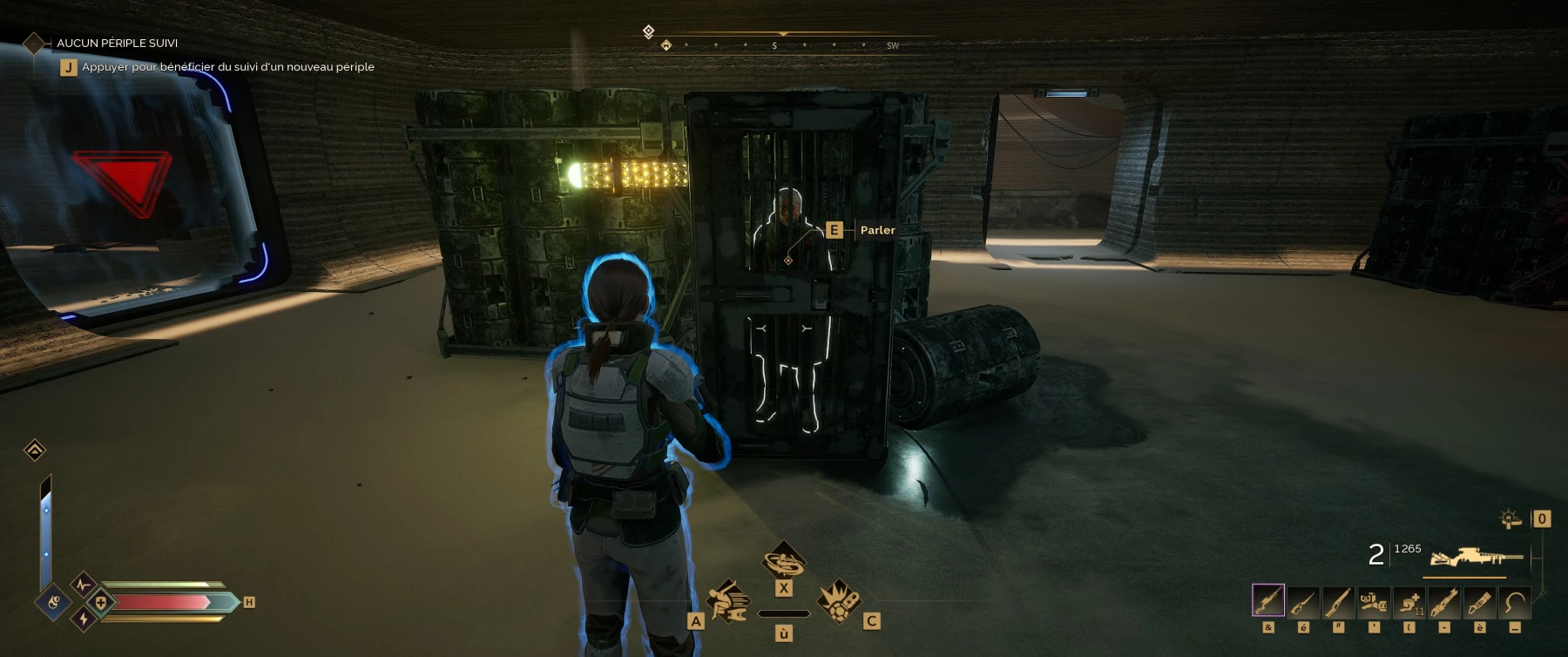Click the 1265 ammo counter
Screen dimensions: 1568x657
(1407, 549)
